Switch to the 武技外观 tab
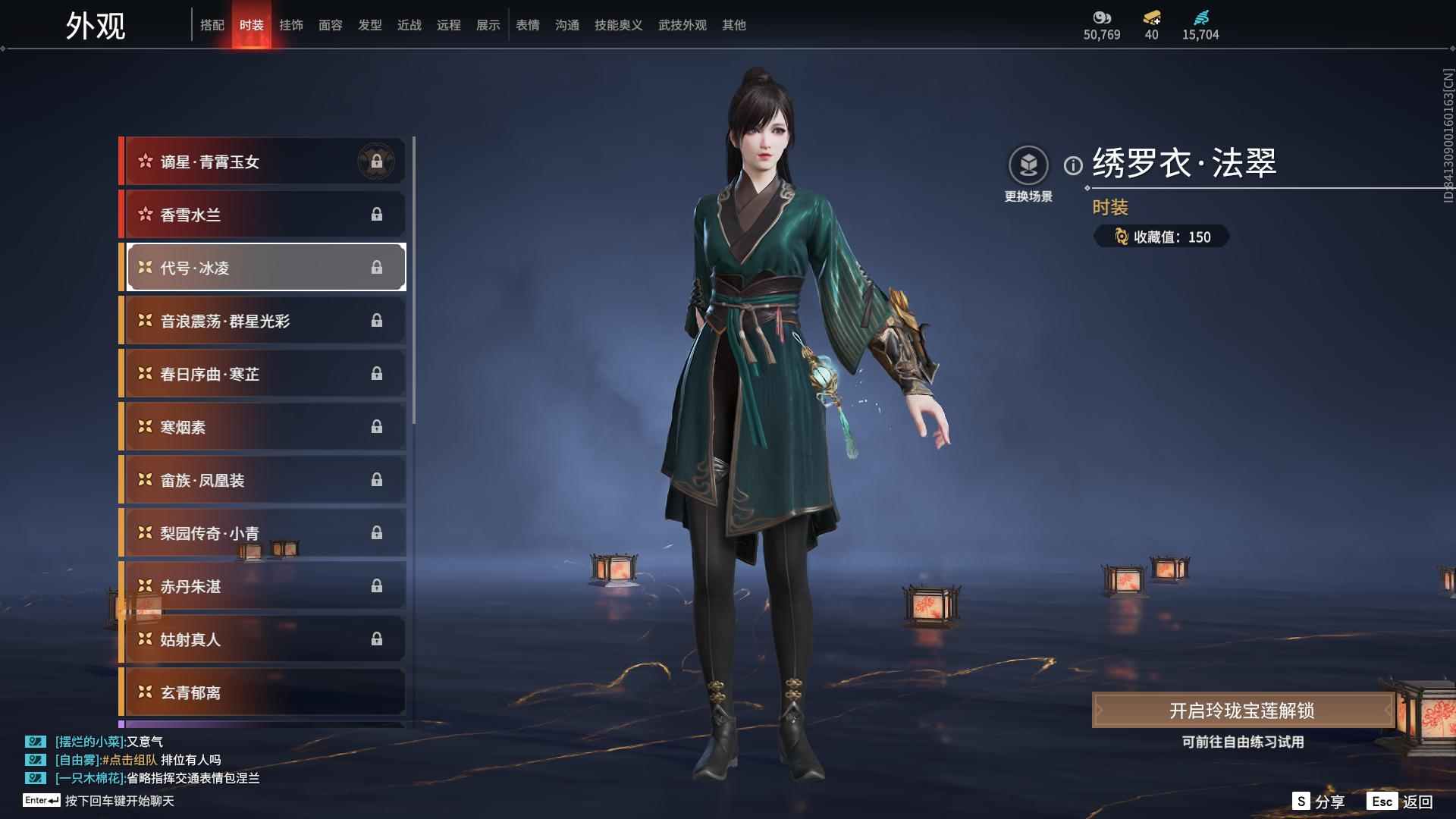Viewport: 1456px width, 819px height. tap(682, 25)
